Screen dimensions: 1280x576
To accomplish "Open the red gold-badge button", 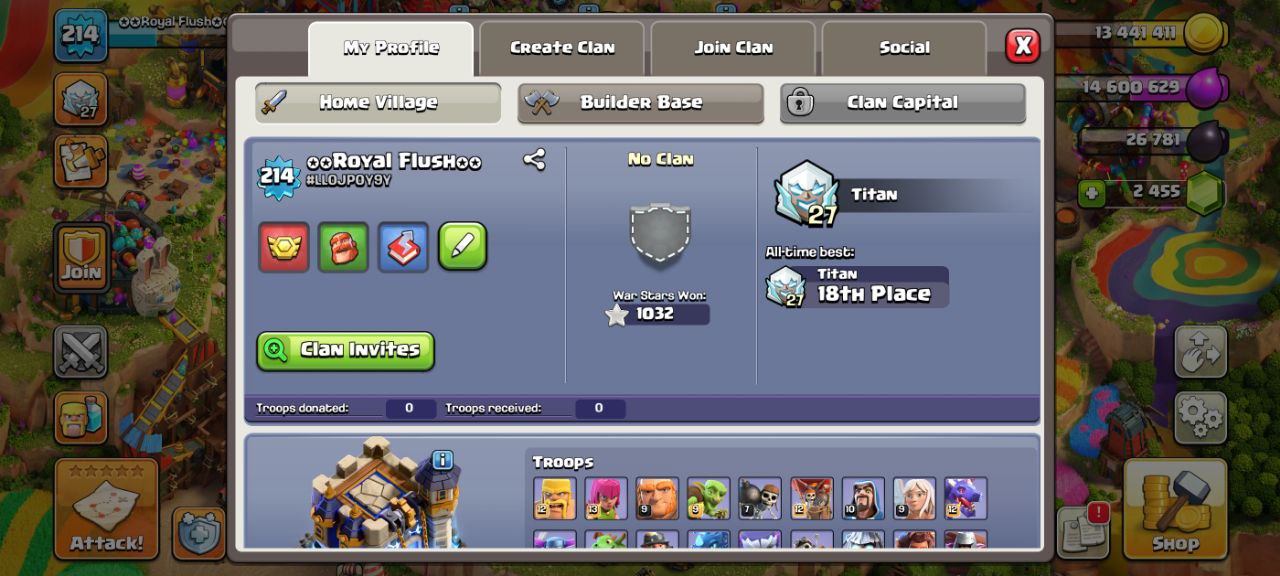I will tap(284, 246).
